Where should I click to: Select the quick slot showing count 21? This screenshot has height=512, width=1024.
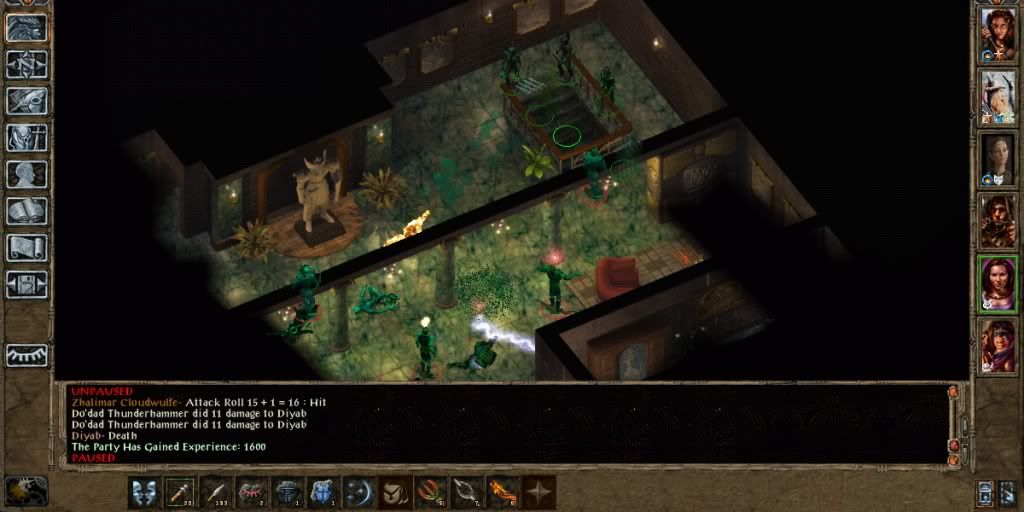[181, 491]
